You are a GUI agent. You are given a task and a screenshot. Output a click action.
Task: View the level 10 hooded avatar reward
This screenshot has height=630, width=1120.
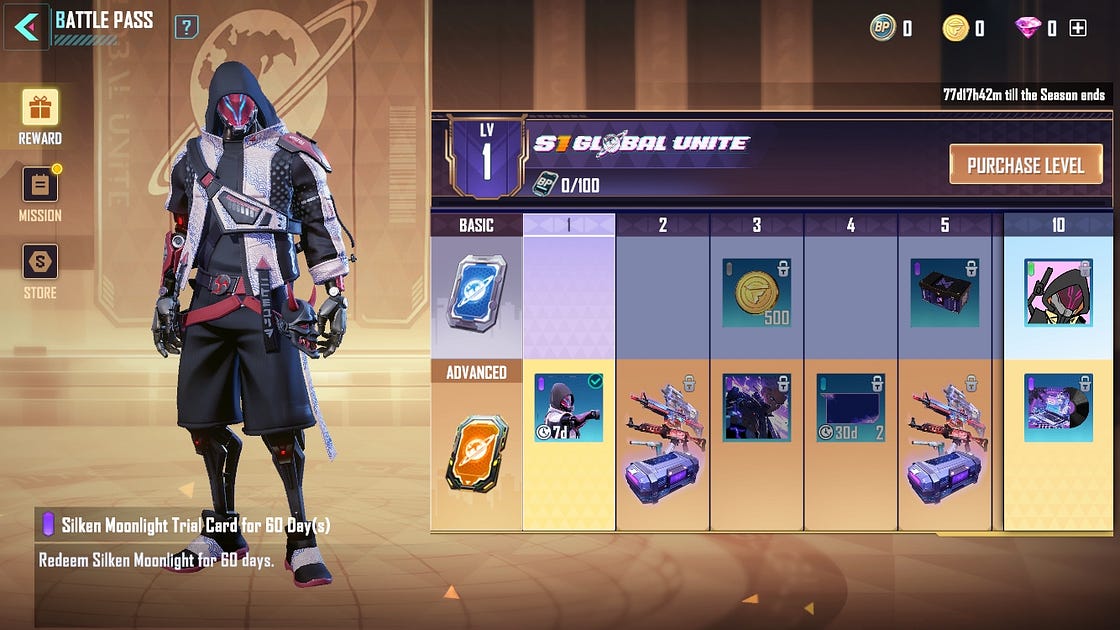click(1058, 293)
